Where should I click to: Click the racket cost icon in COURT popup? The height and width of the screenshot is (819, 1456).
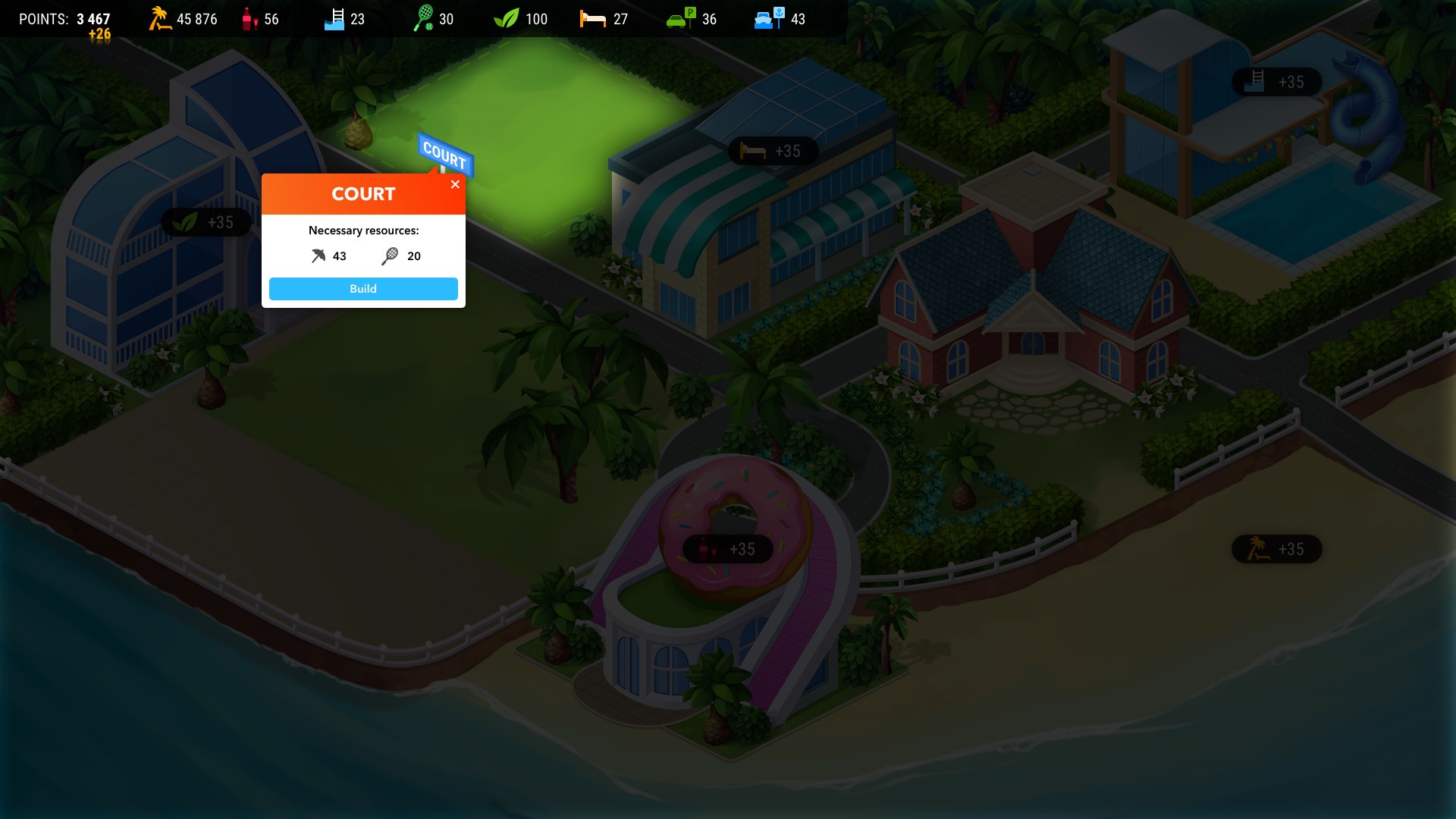click(390, 256)
